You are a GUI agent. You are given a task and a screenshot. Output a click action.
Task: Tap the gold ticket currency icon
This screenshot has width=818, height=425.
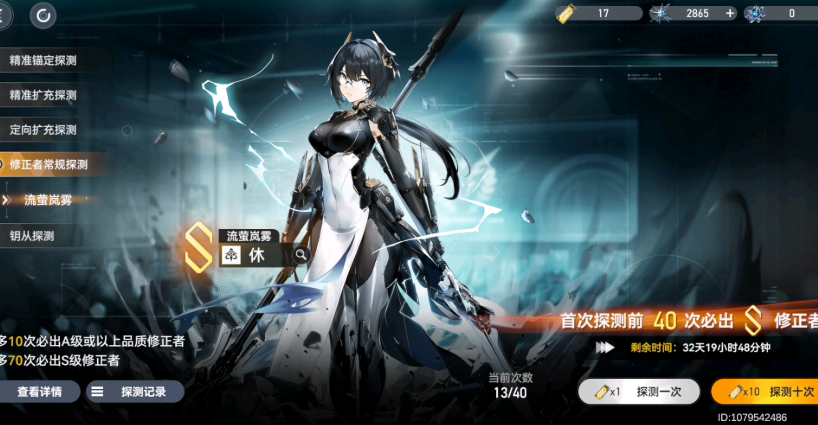pos(566,13)
